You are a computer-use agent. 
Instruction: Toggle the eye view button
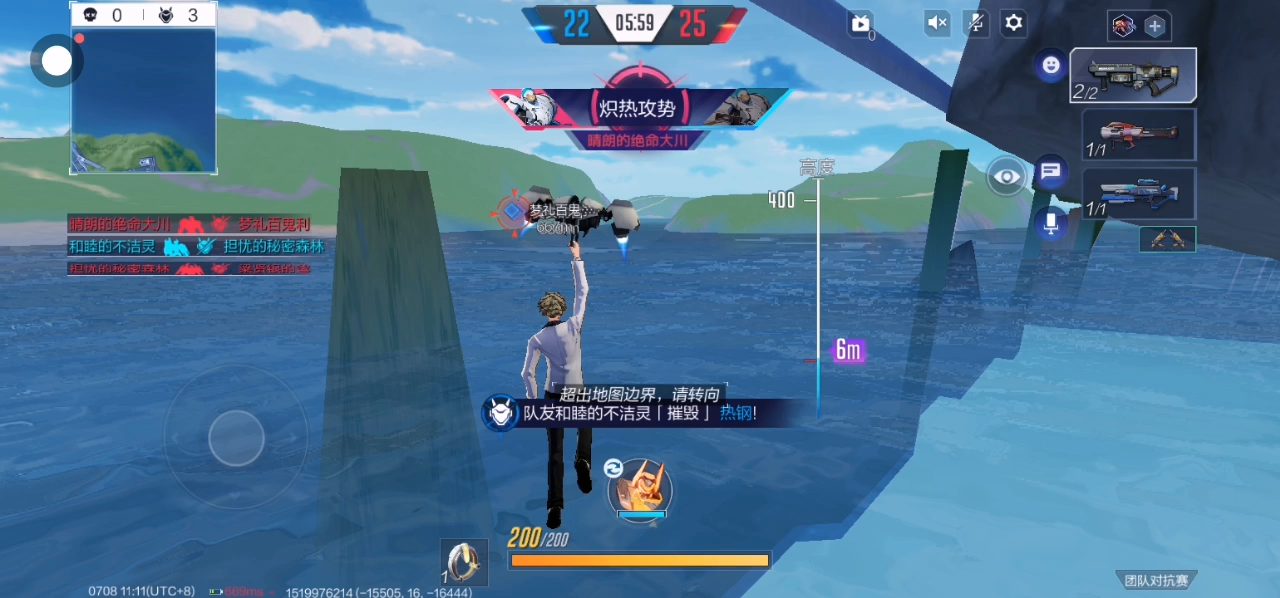pyautogui.click(x=1007, y=178)
